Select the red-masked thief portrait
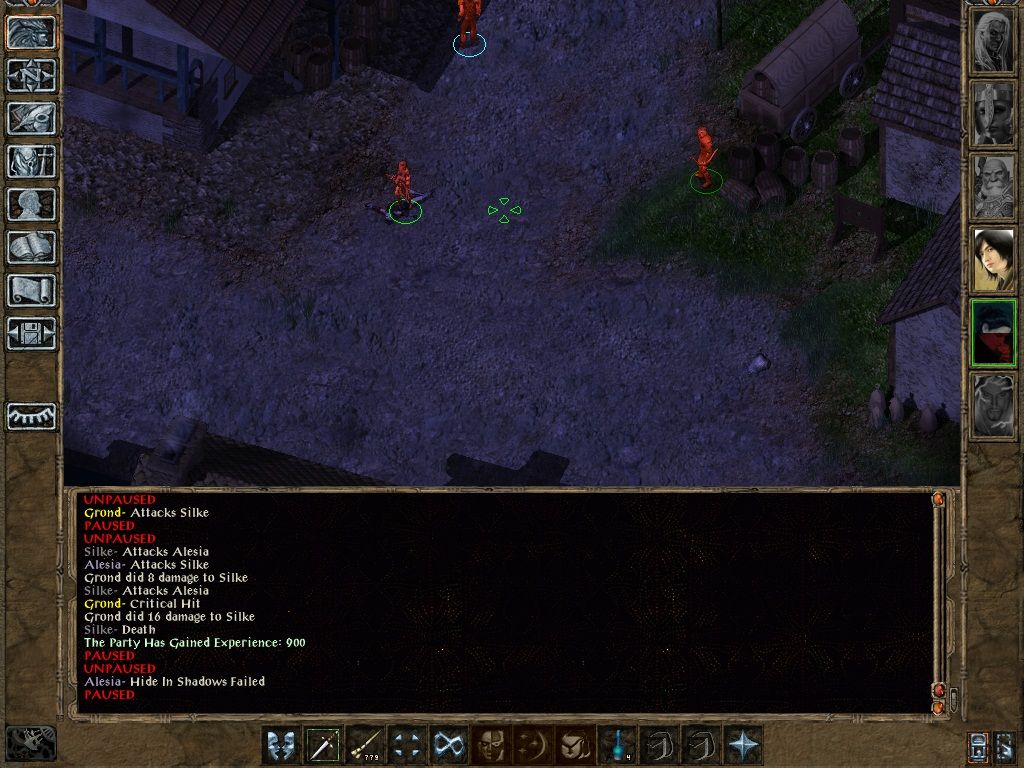The image size is (1024, 768). coord(994,333)
